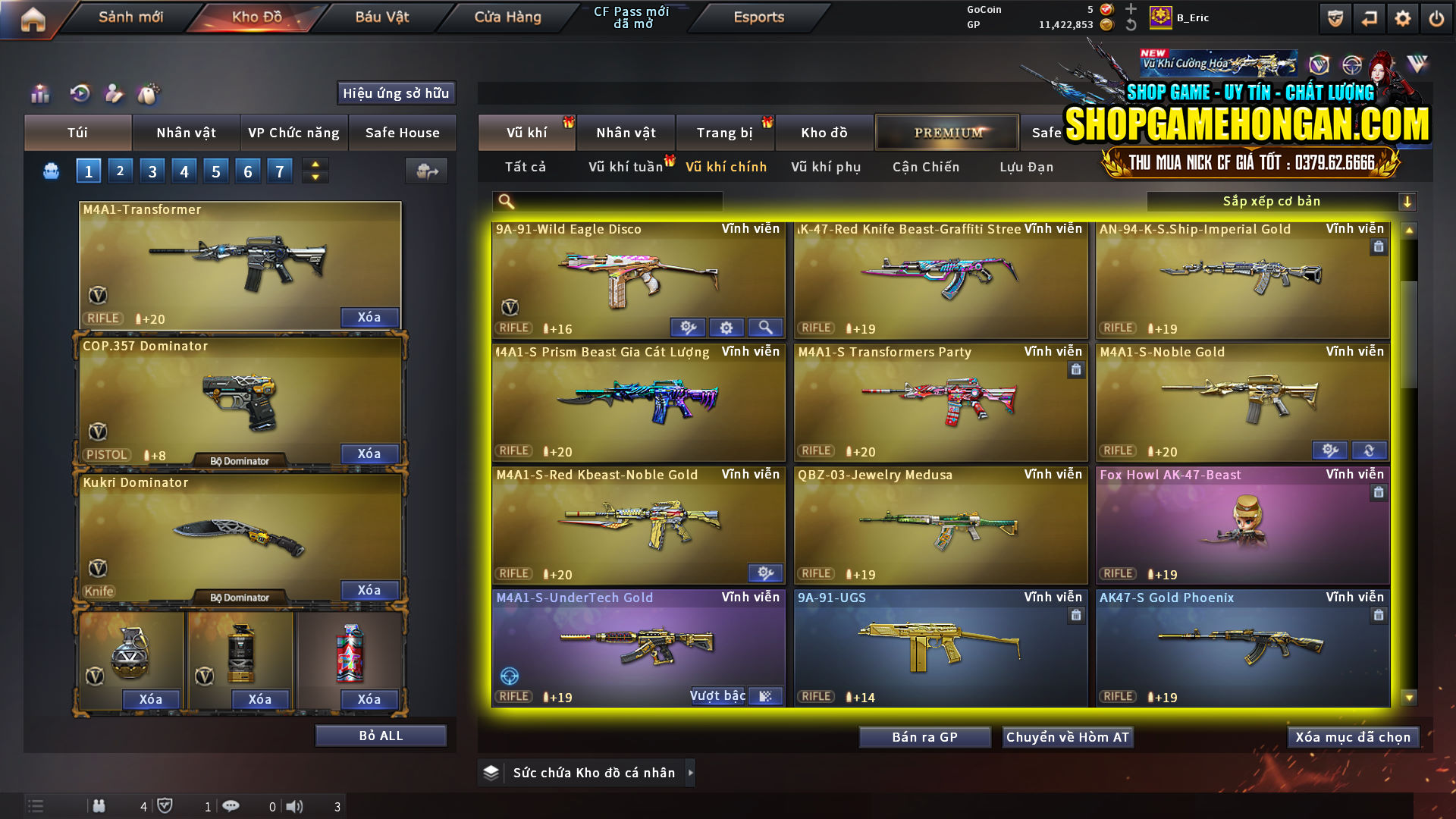
Task: Select the bar chart statistics icon
Action: point(39,94)
